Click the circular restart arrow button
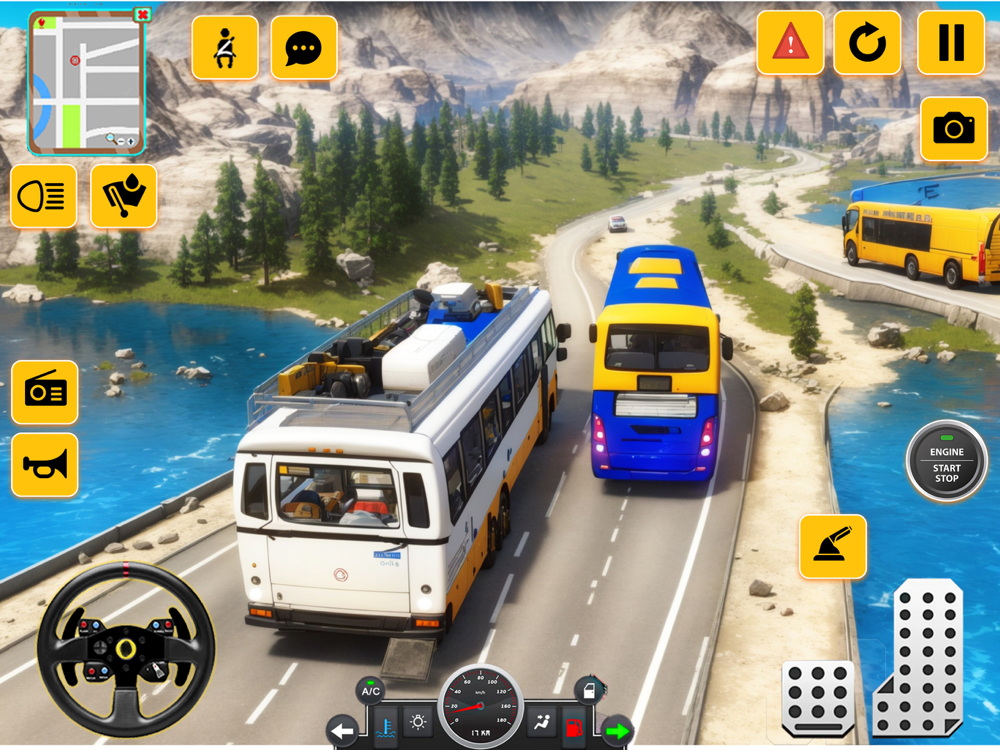1000x750 pixels. coord(867,42)
